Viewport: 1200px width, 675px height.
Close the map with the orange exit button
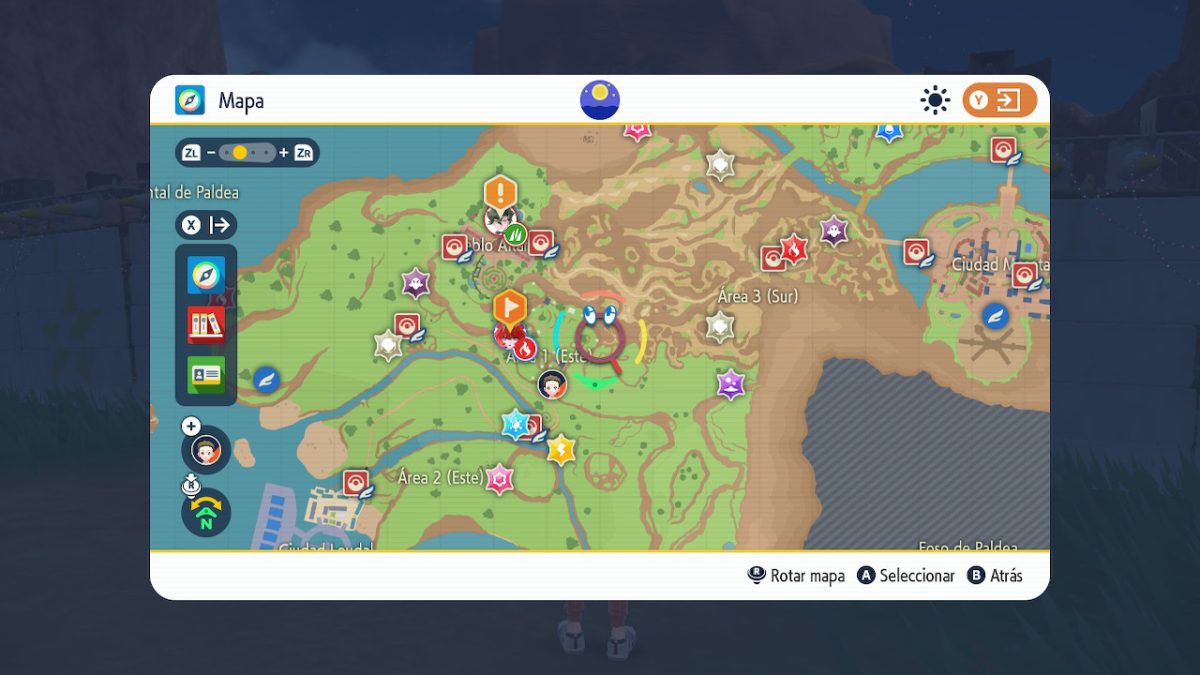[999, 100]
